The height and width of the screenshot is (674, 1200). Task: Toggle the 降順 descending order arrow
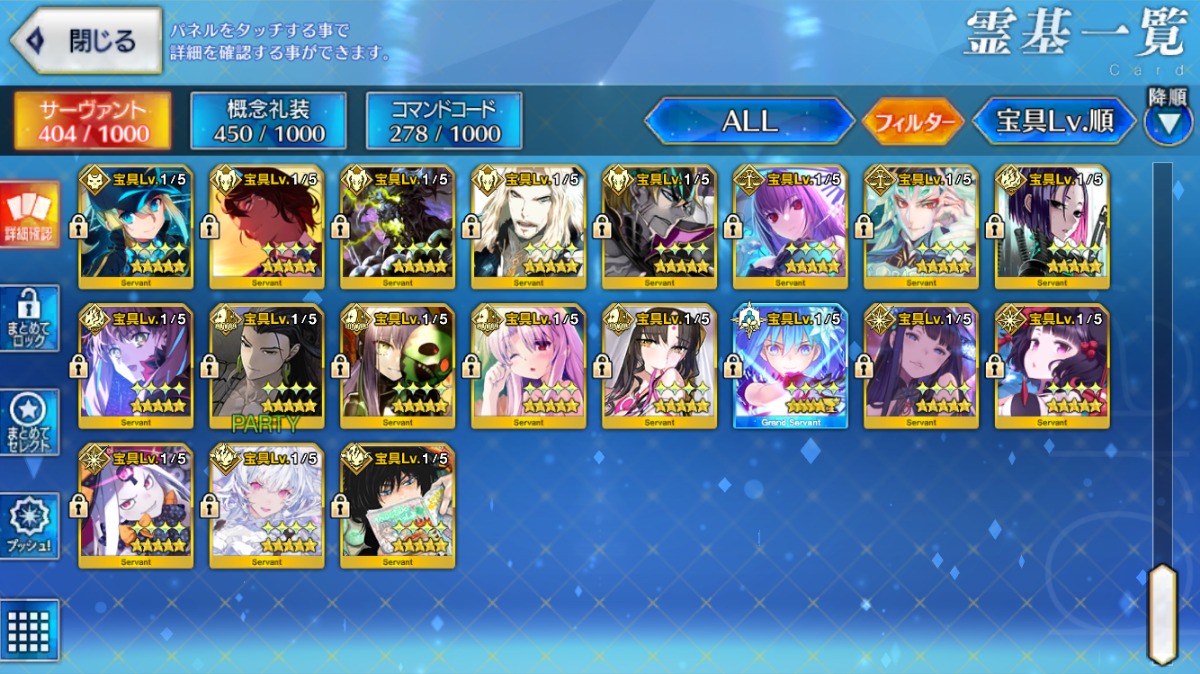click(x=1167, y=120)
